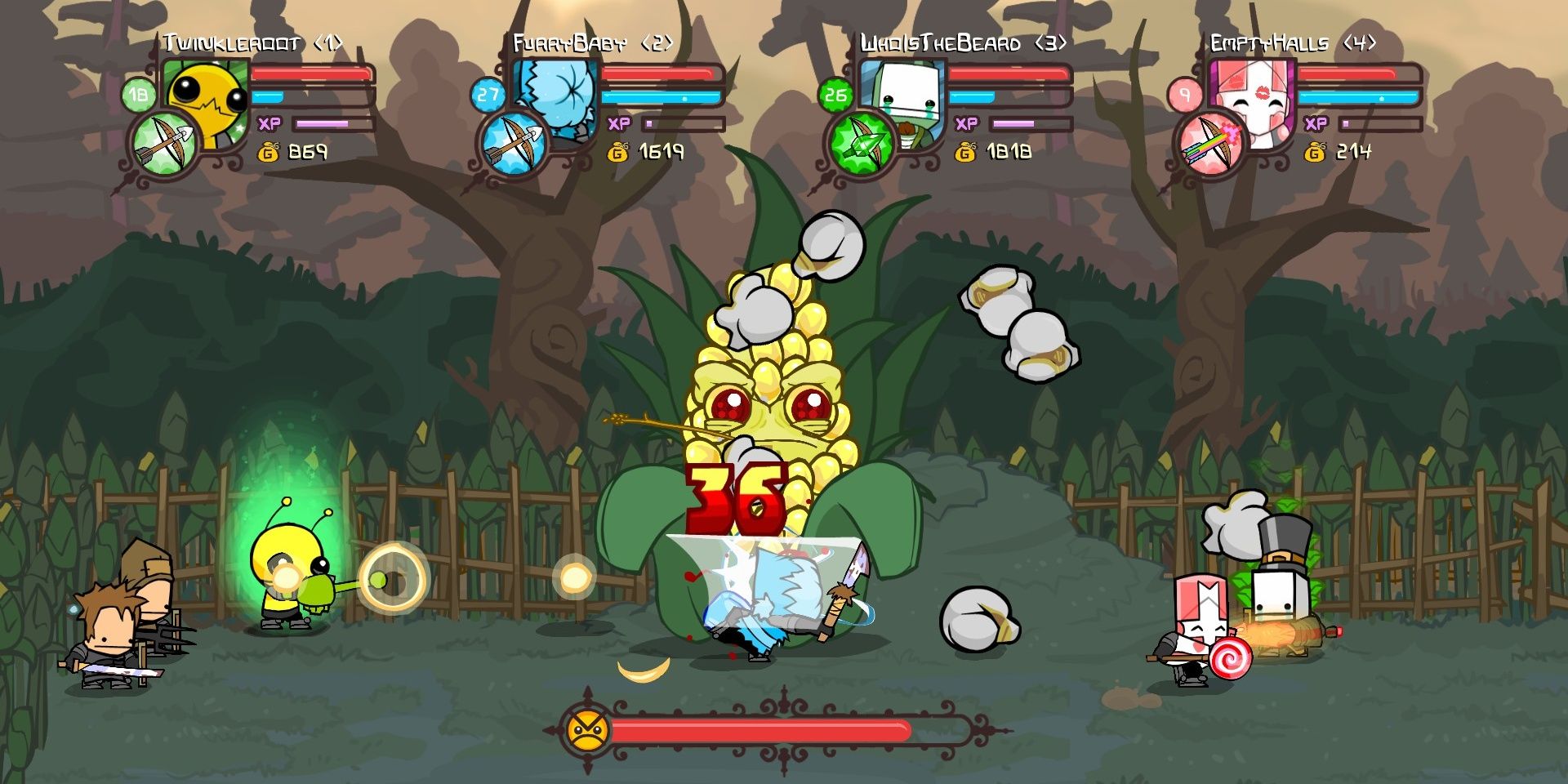Image resolution: width=1568 pixels, height=784 pixels.
Task: Click the gold pouch icon beside 214
Action: [1315, 152]
